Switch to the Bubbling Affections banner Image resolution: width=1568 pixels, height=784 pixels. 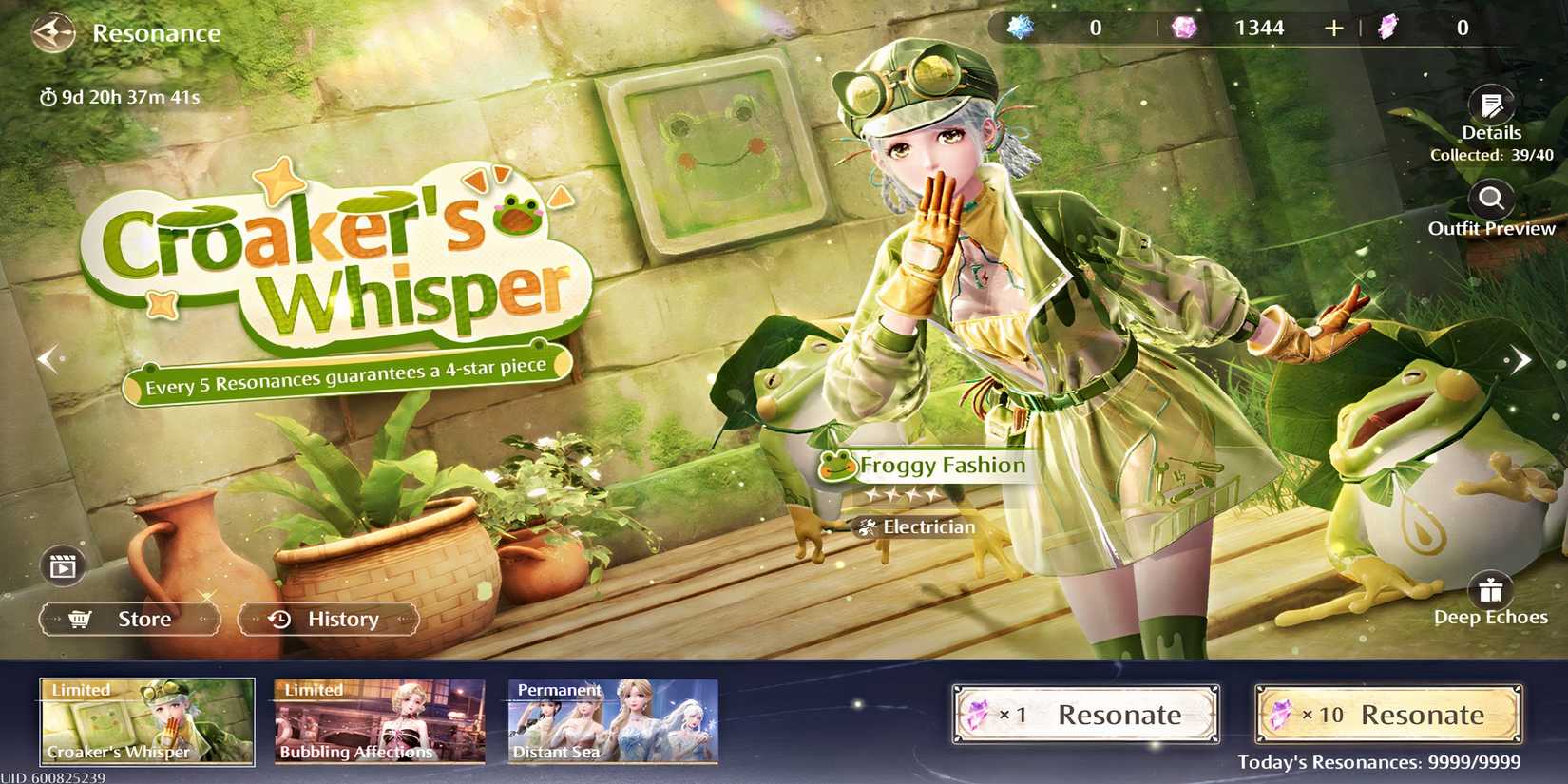pos(378,719)
